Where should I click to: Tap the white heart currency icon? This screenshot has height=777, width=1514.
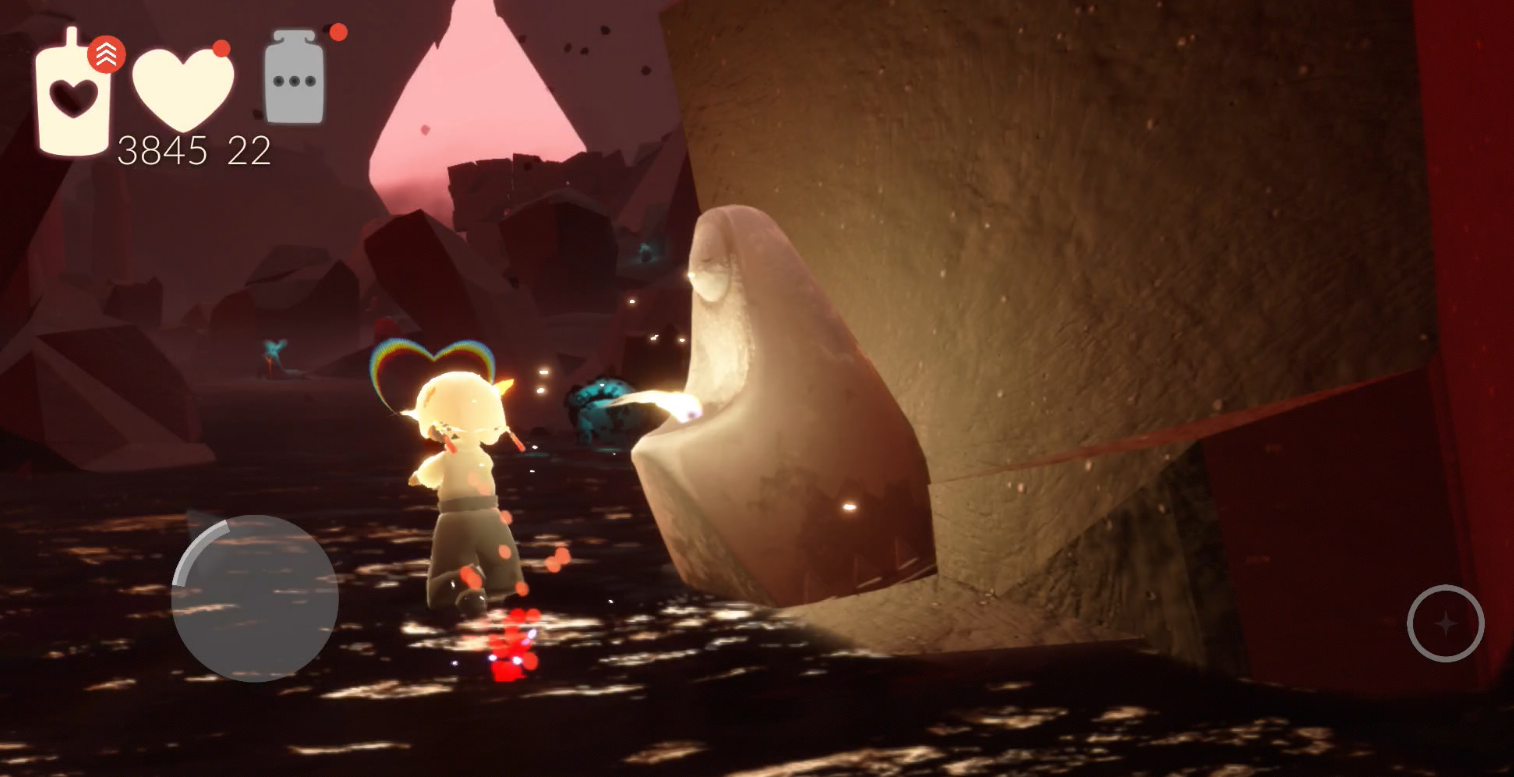[183, 89]
